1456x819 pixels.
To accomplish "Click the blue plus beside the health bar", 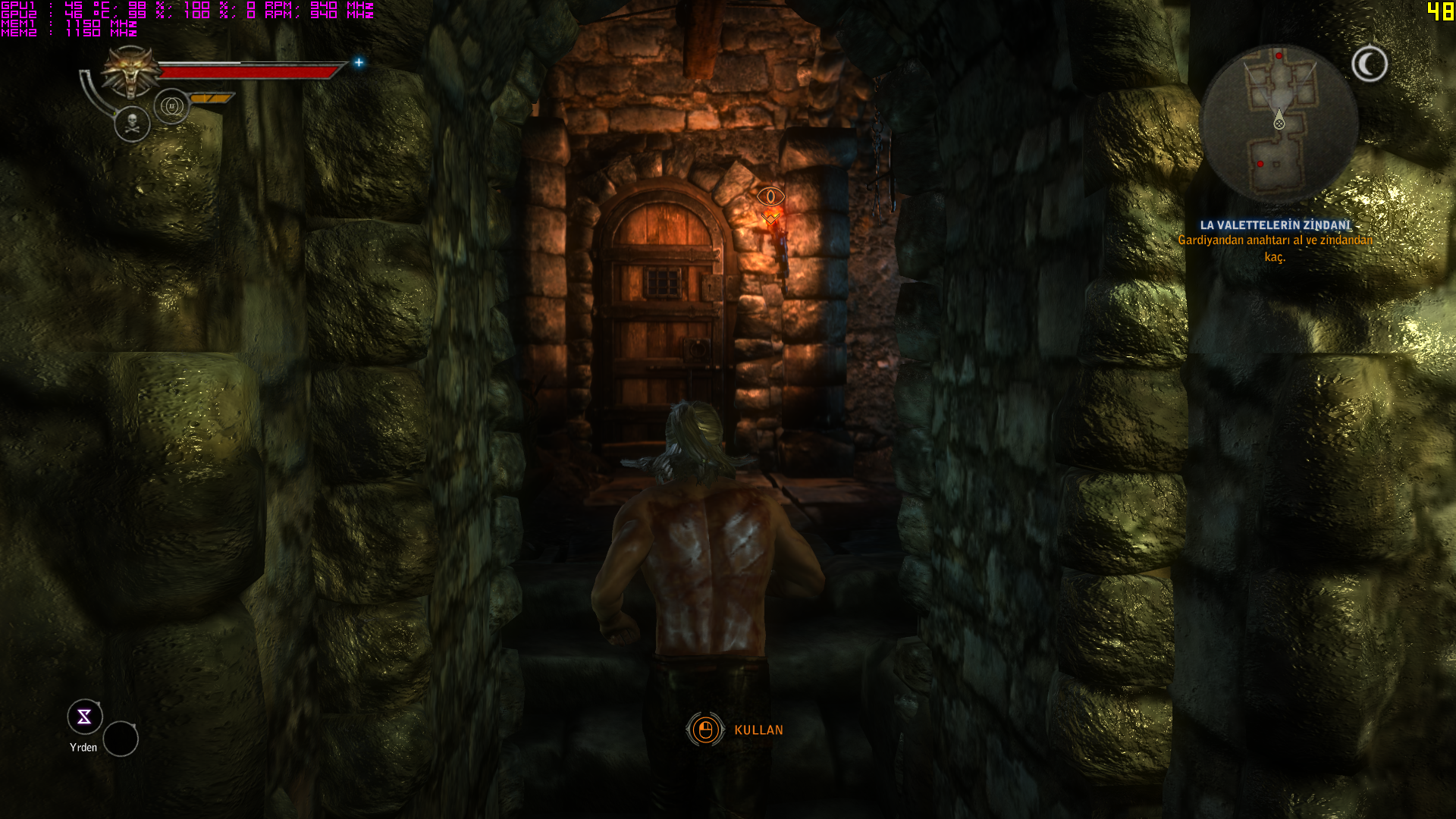I will pyautogui.click(x=359, y=62).
